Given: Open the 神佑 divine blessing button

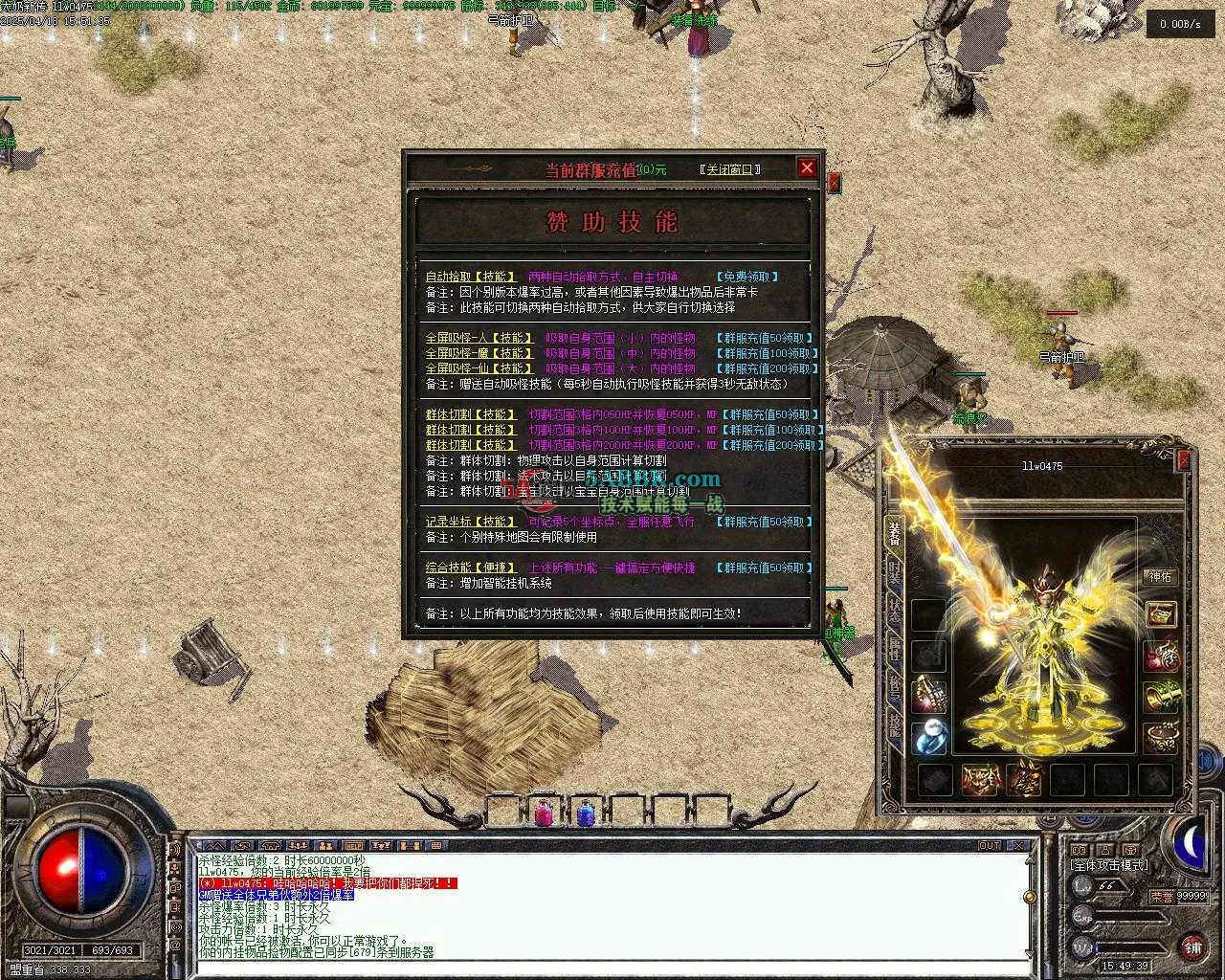Looking at the screenshot, I should click(1160, 576).
